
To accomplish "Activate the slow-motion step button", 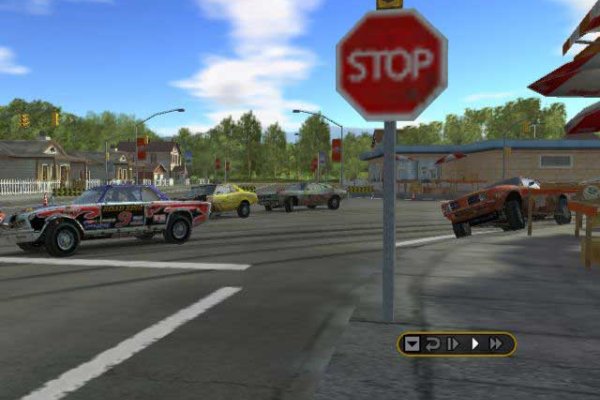I will 453,344.
